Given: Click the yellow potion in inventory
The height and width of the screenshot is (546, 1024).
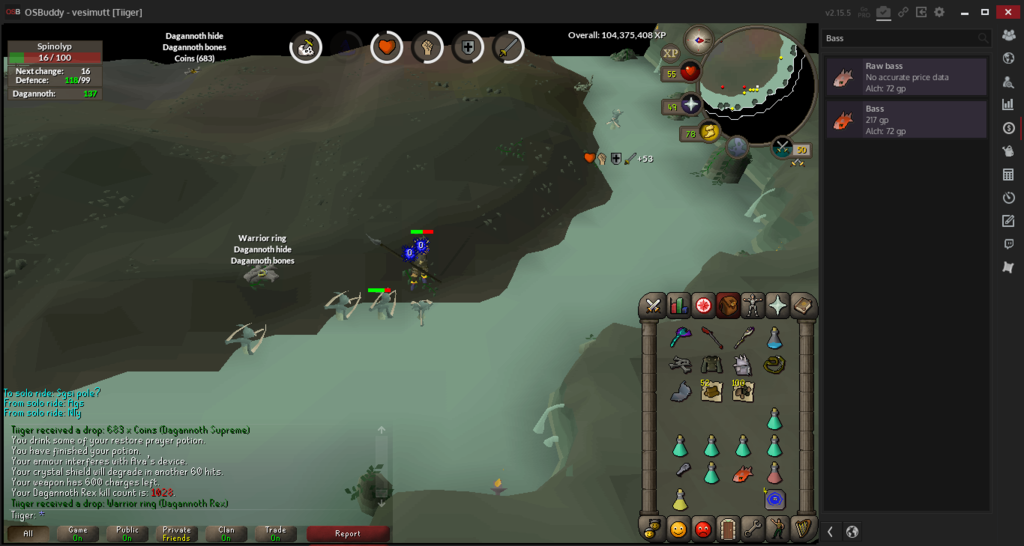Looking at the screenshot, I should coord(679,499).
